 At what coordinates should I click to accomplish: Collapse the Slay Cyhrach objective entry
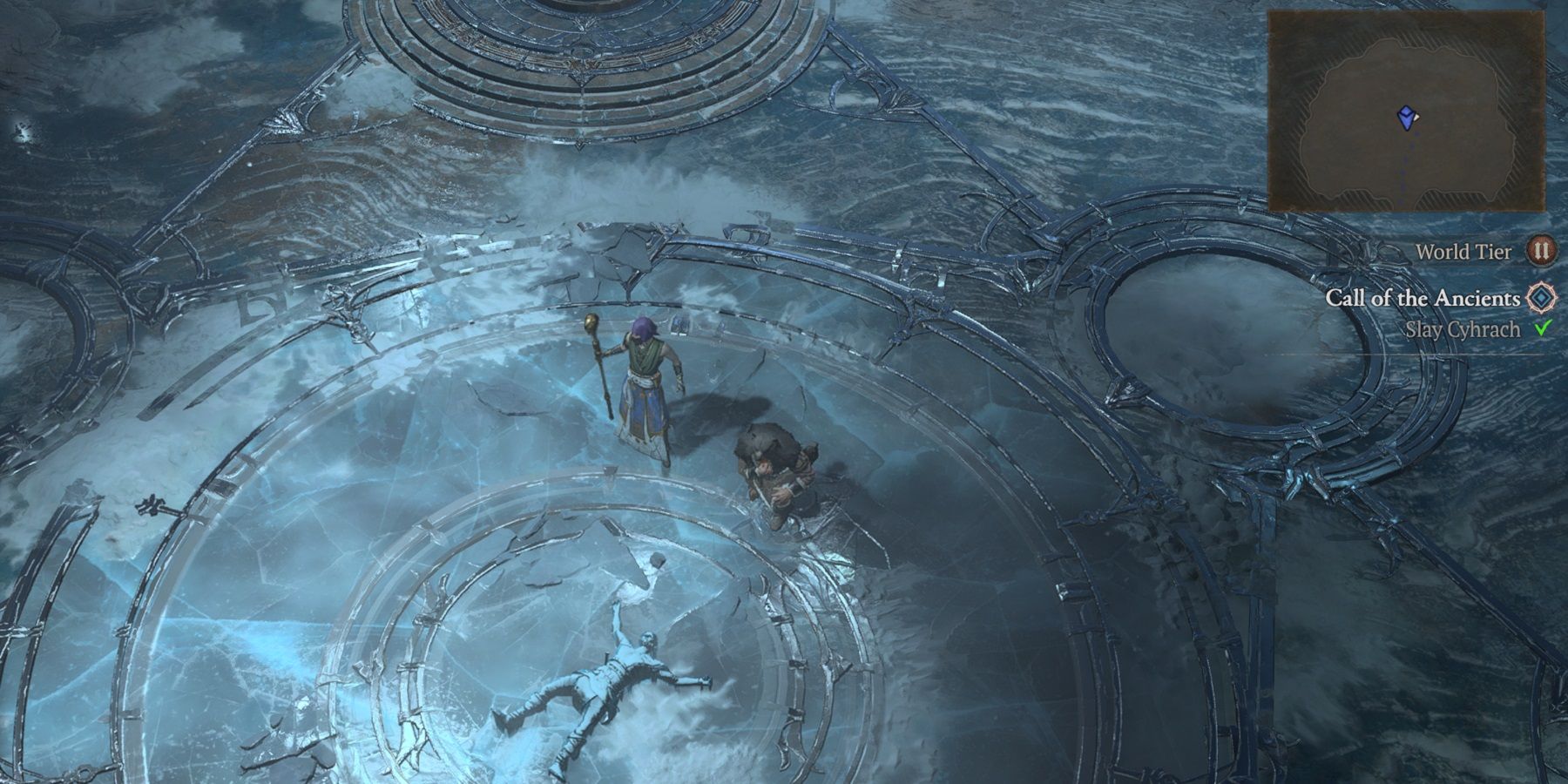tap(1463, 329)
